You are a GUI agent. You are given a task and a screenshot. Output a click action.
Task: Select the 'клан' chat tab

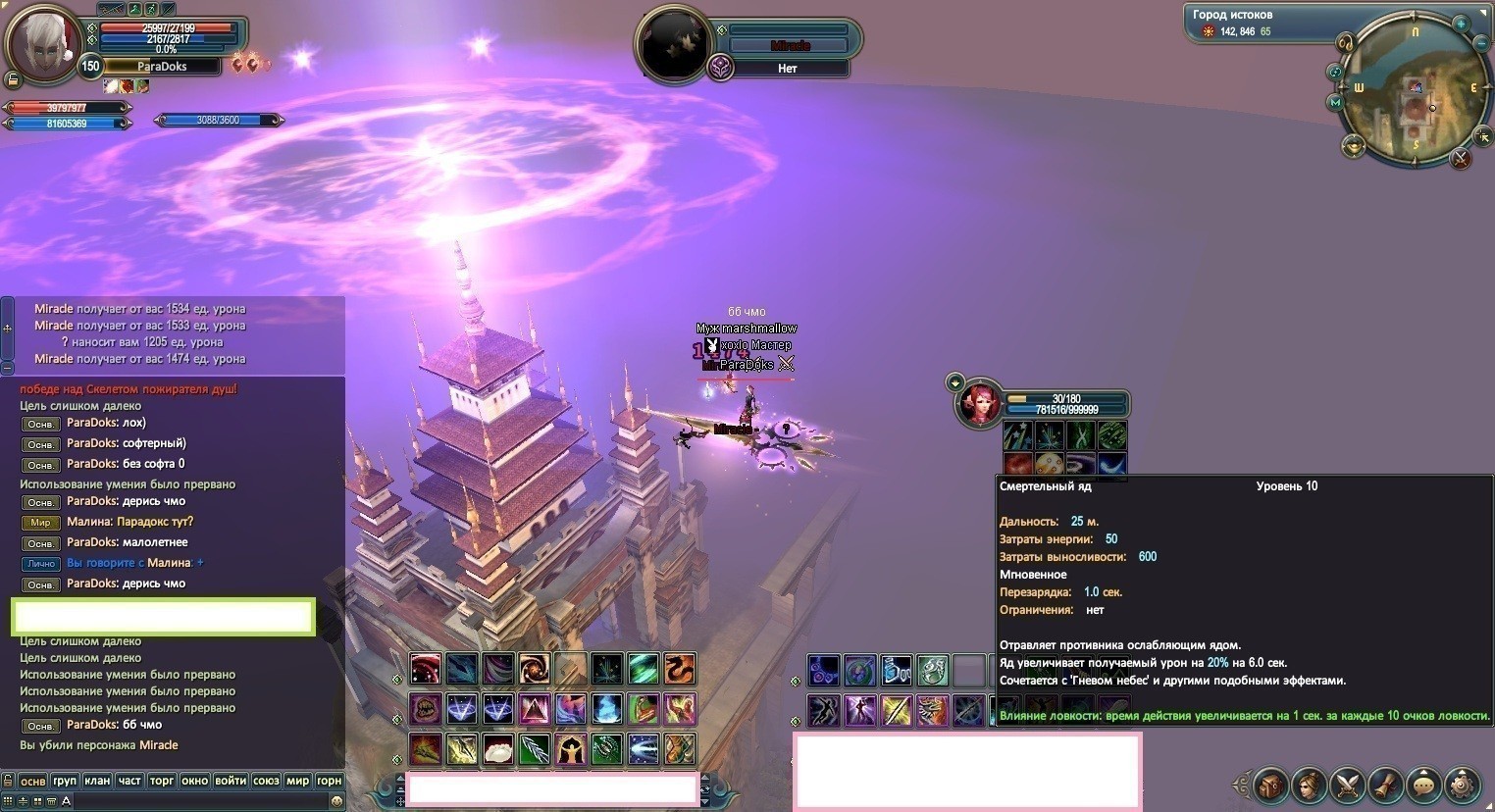click(x=97, y=781)
